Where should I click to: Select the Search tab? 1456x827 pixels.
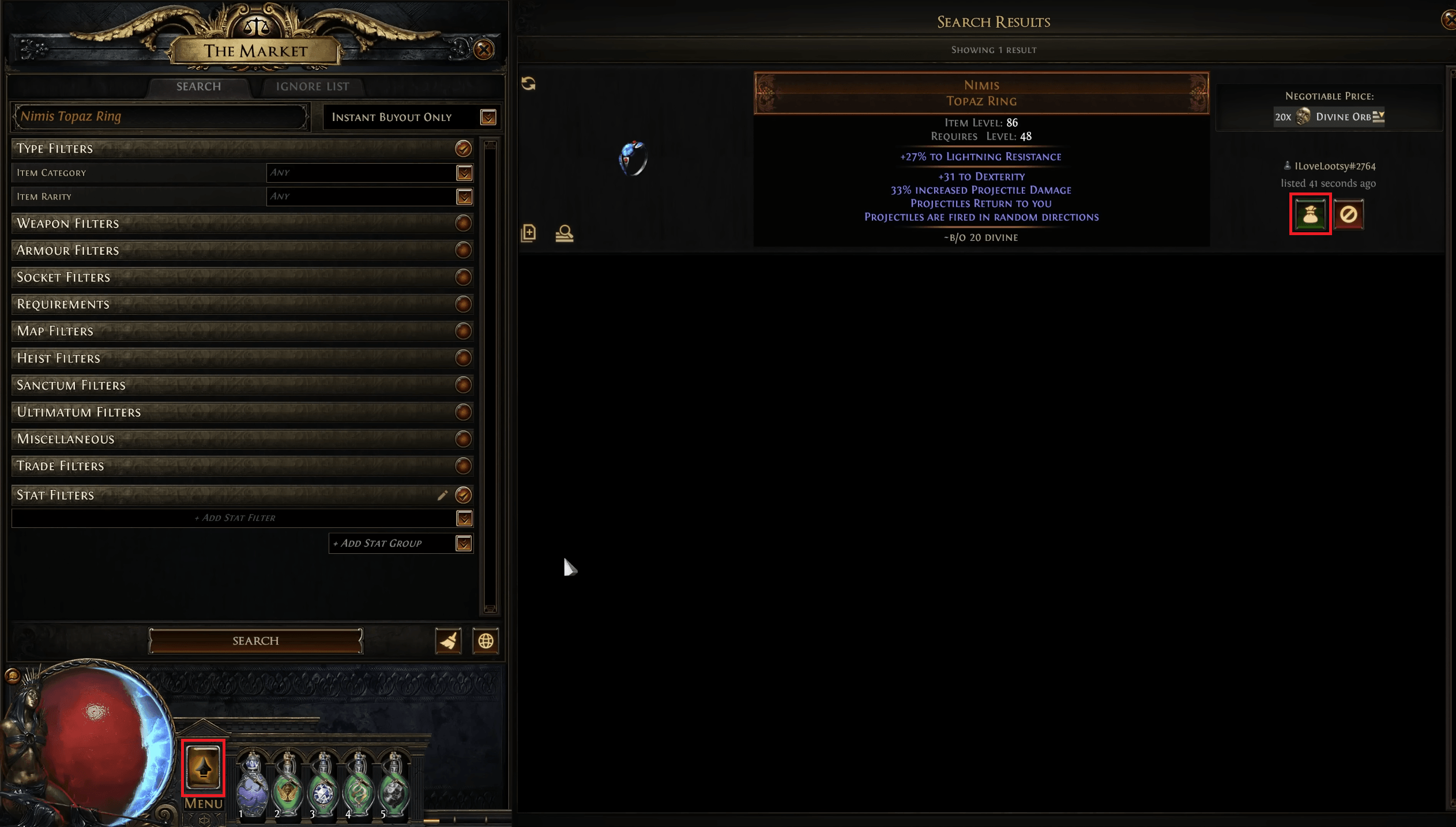(198, 86)
